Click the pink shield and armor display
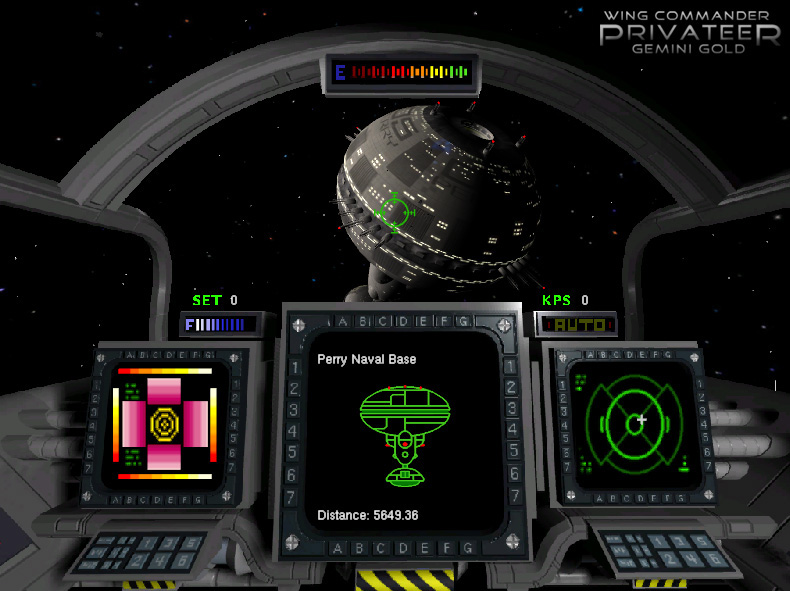790x591 pixels. 164,423
